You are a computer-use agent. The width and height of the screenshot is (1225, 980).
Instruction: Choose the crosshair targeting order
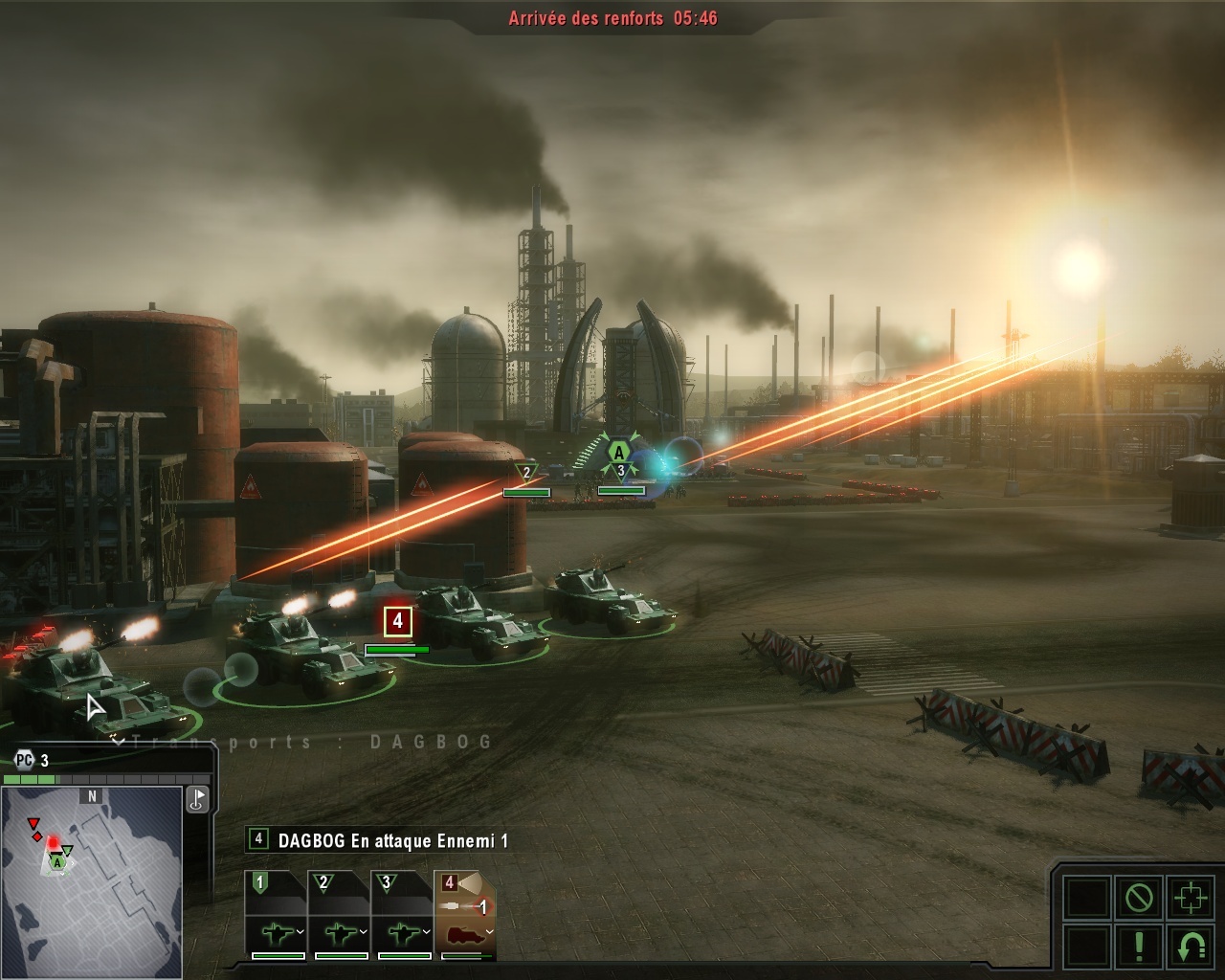click(x=1191, y=899)
